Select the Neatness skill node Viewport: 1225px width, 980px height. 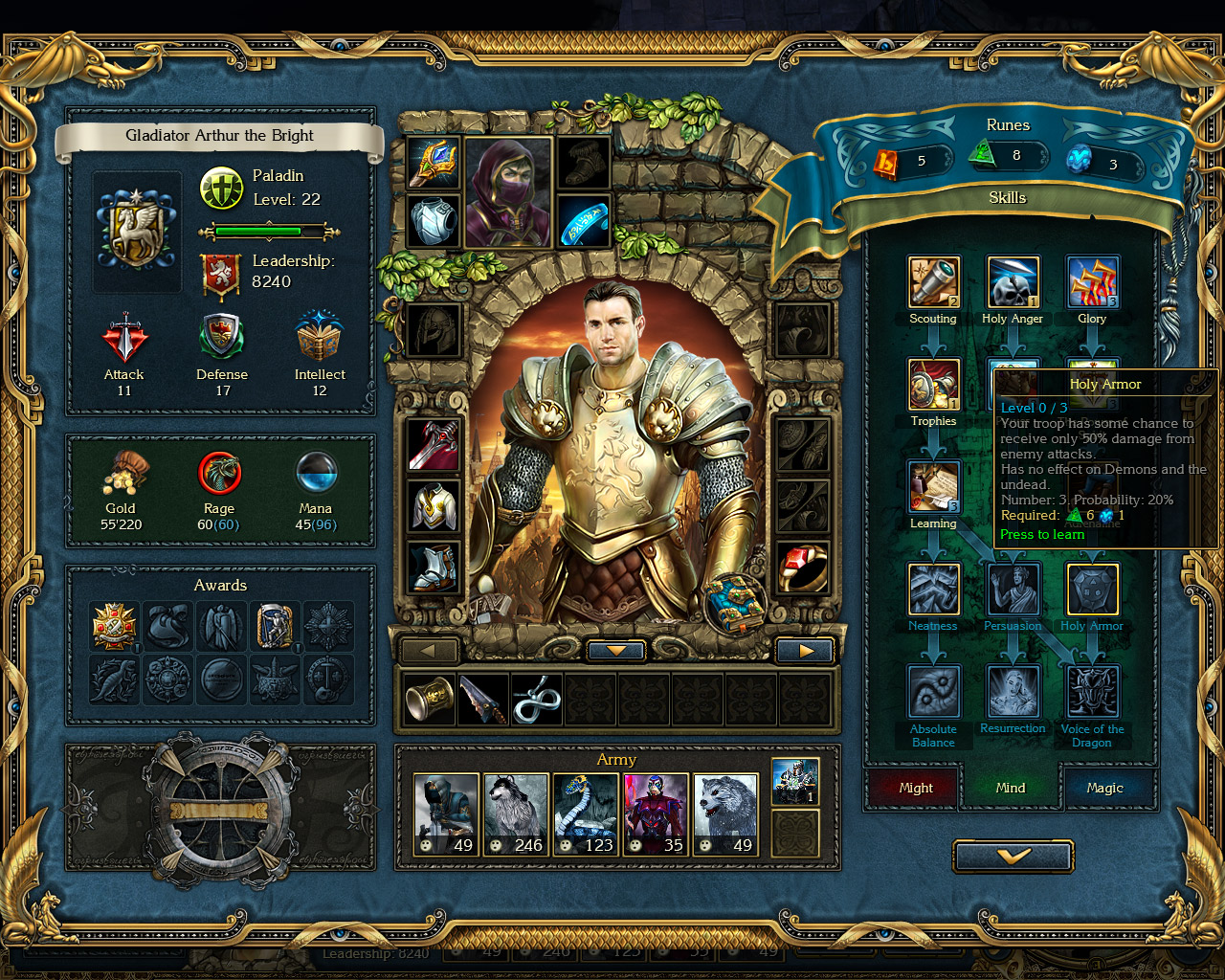[x=933, y=588]
